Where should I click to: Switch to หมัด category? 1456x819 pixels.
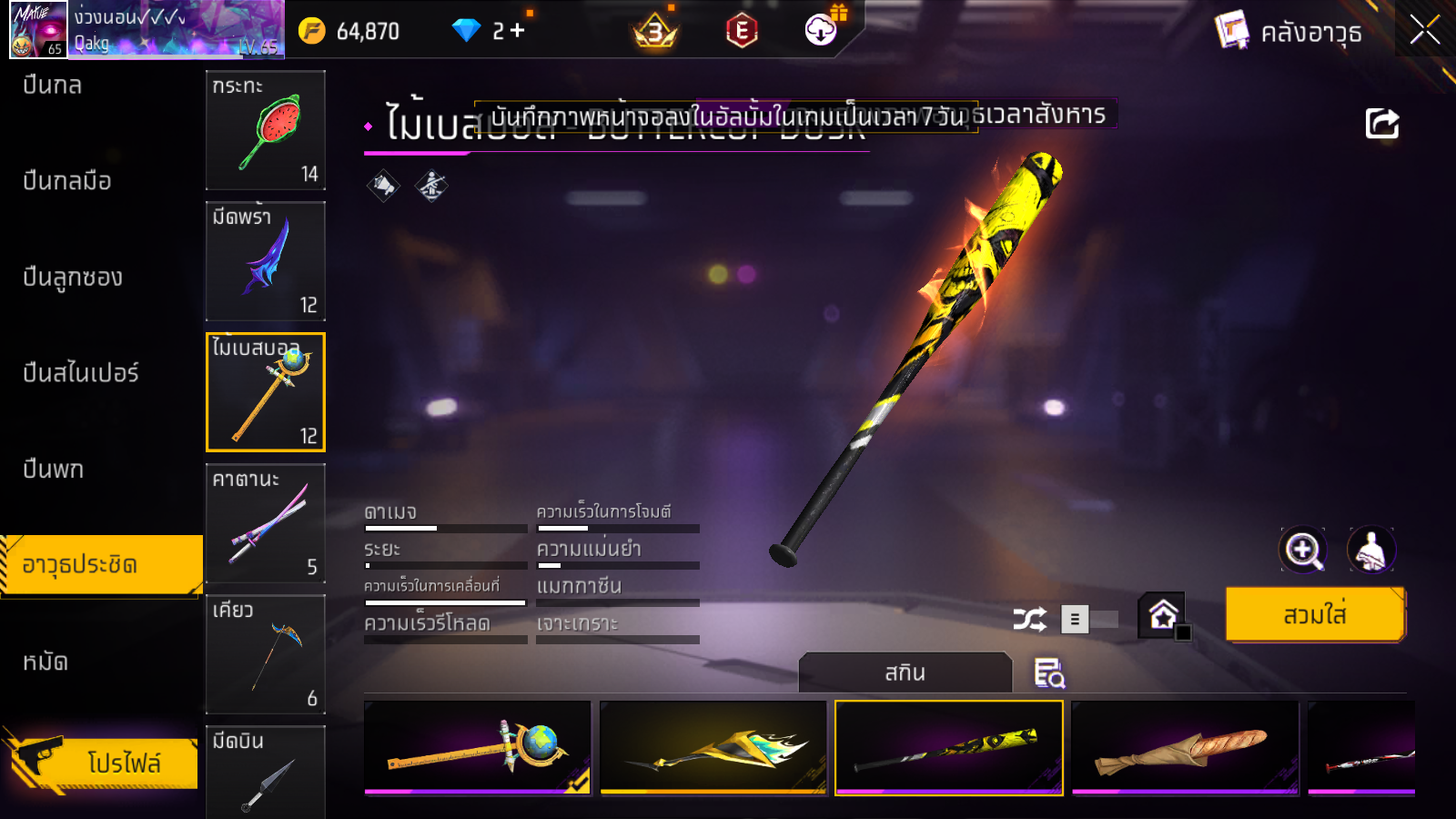click(x=45, y=662)
